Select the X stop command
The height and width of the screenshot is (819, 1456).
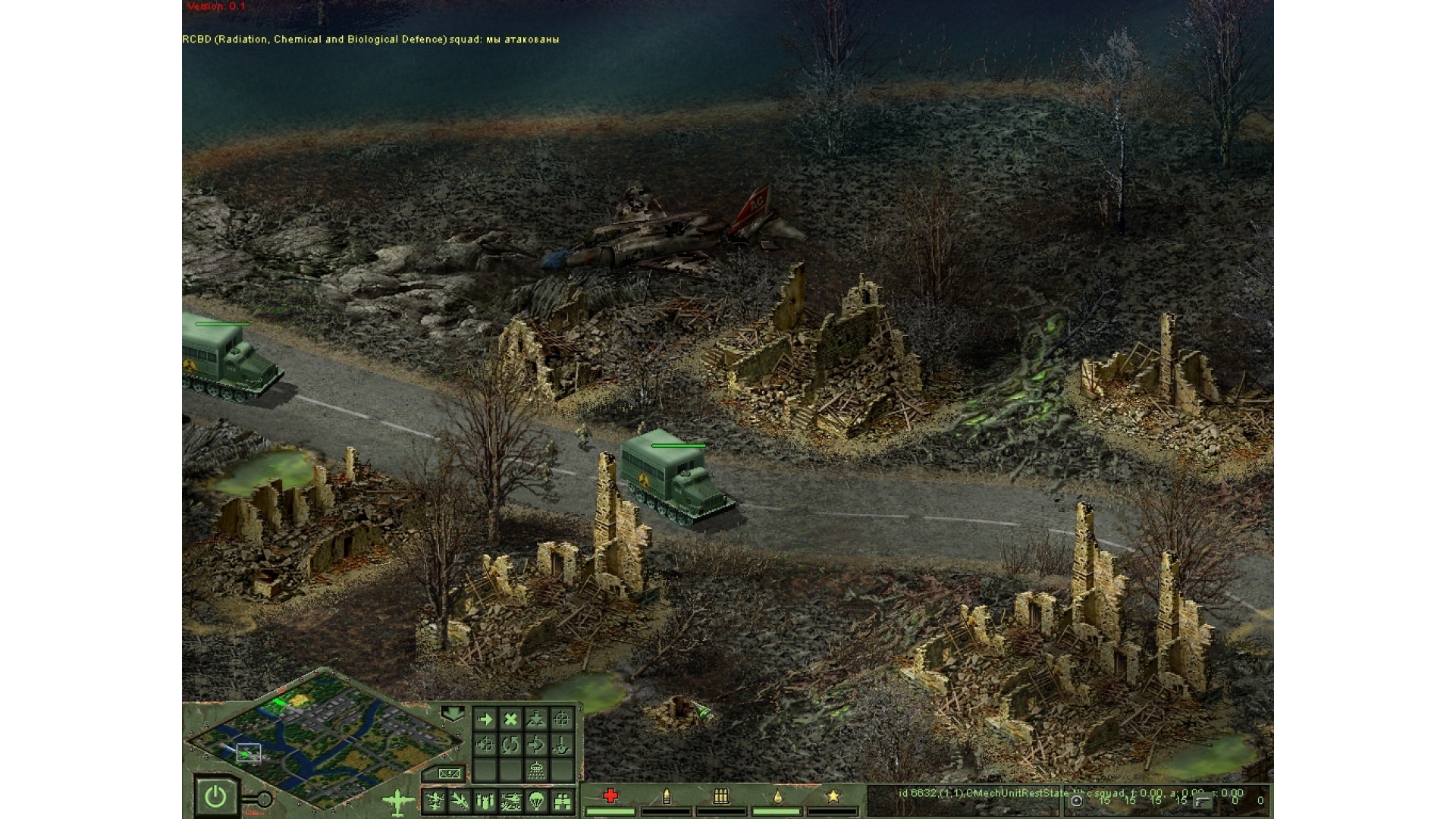510,719
